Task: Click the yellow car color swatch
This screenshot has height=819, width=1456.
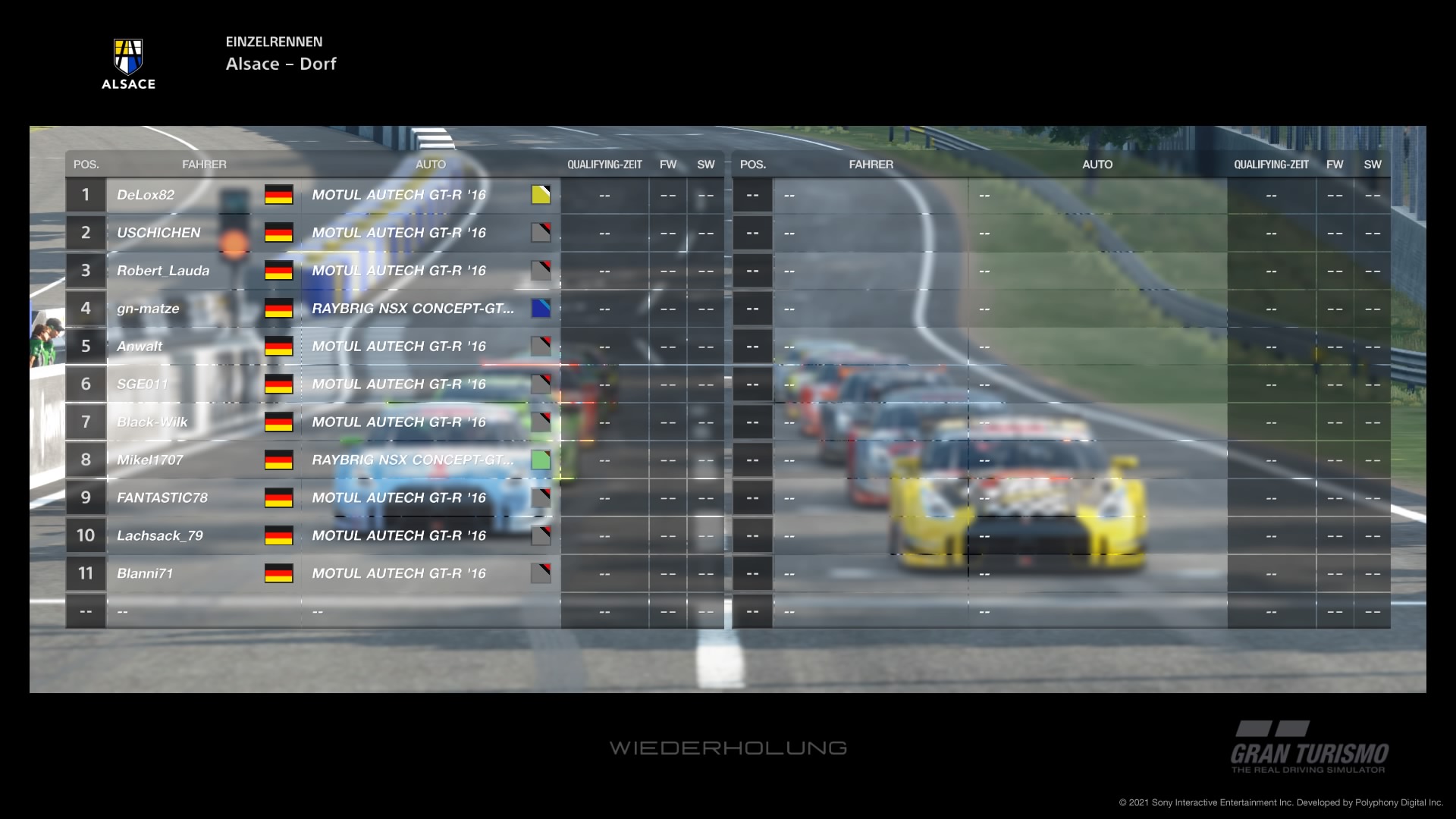Action: tap(541, 195)
